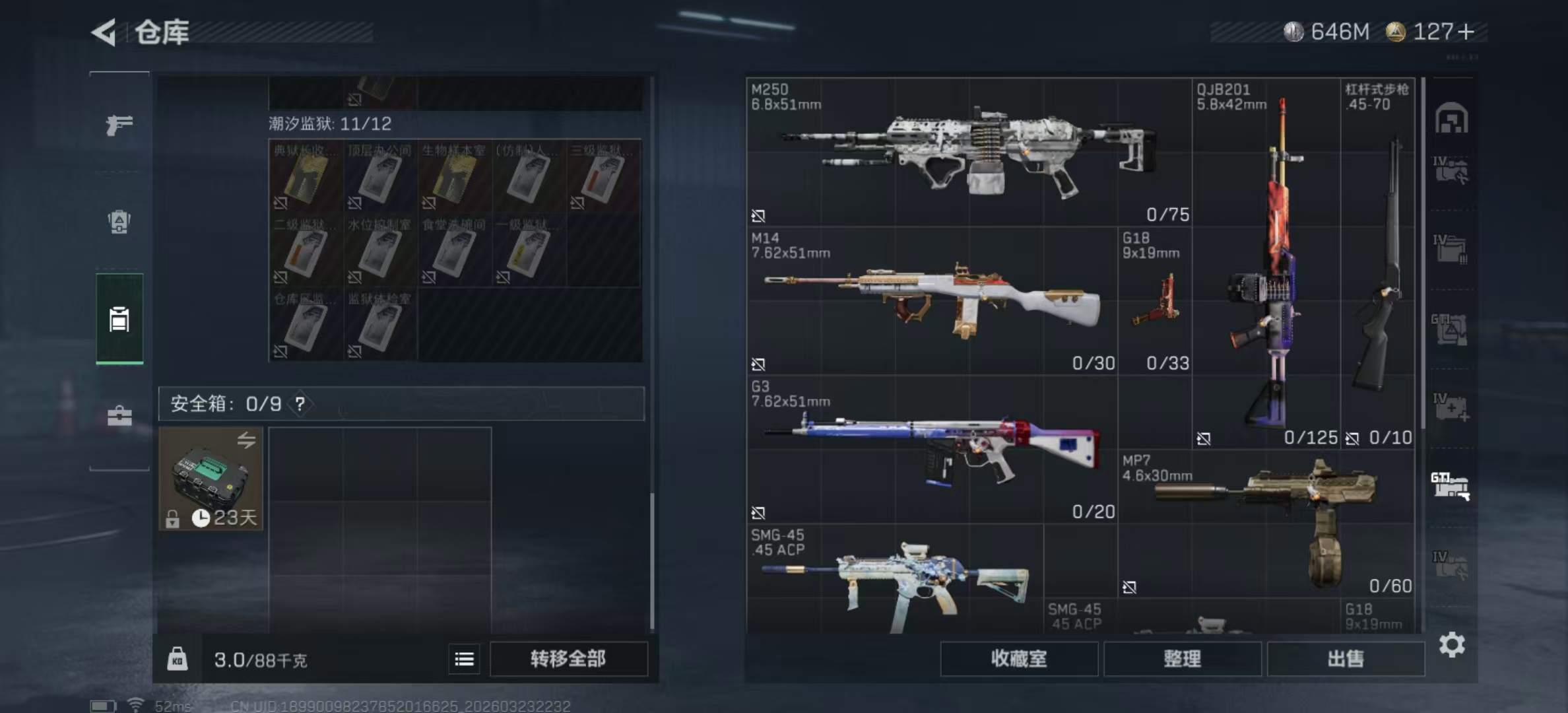This screenshot has width=1568, height=713.
Task: Toggle the list view icon
Action: (x=464, y=659)
